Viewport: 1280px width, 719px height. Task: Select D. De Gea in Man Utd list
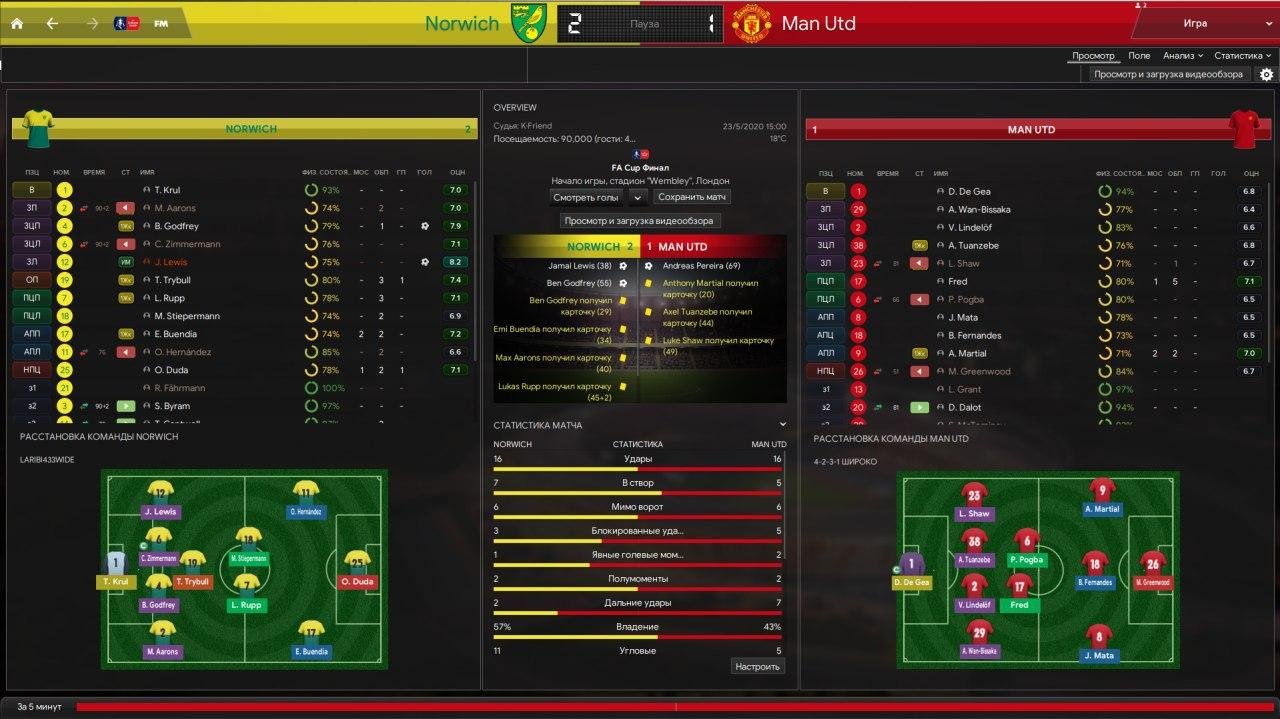tap(968, 191)
